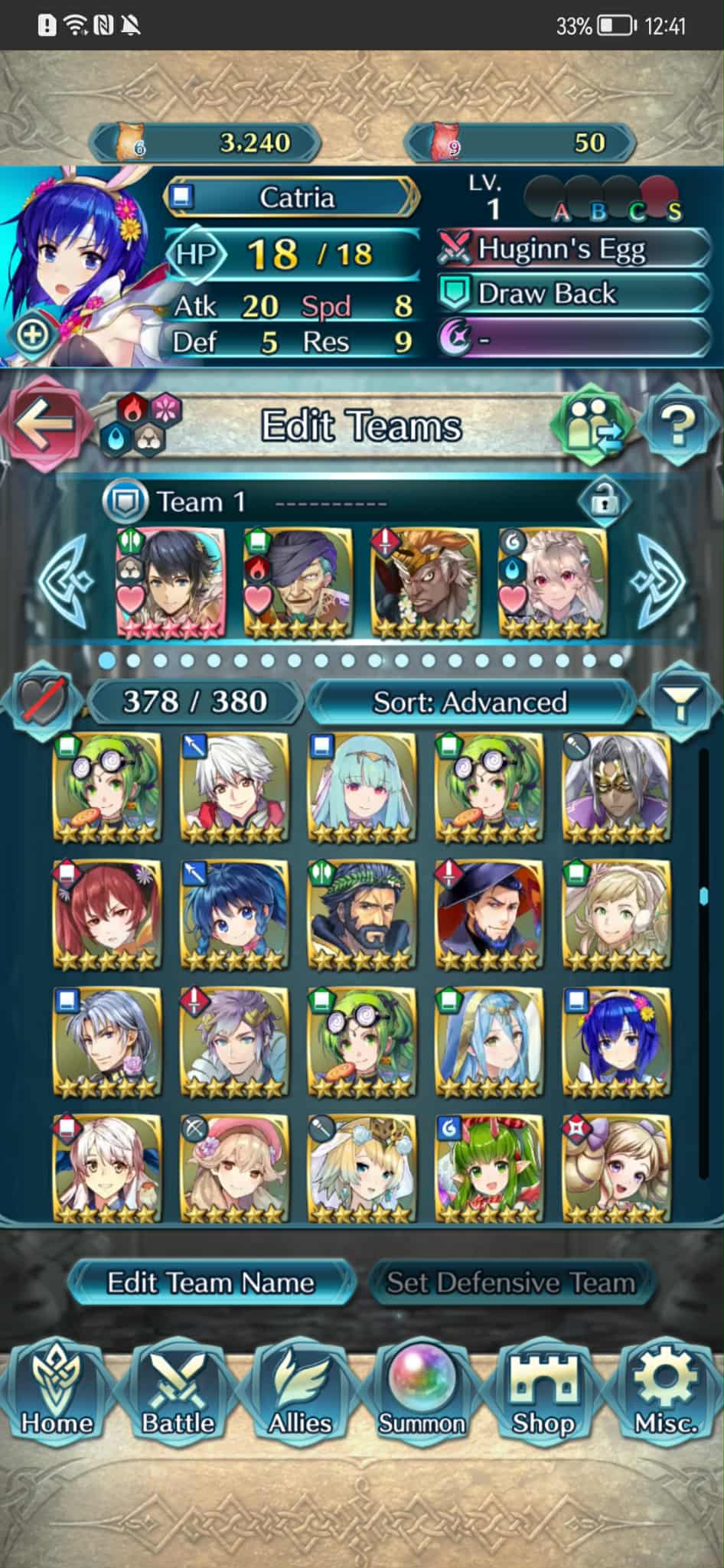724x1568 pixels.
Task: Open the Misc. settings tab
Action: coord(665,1394)
